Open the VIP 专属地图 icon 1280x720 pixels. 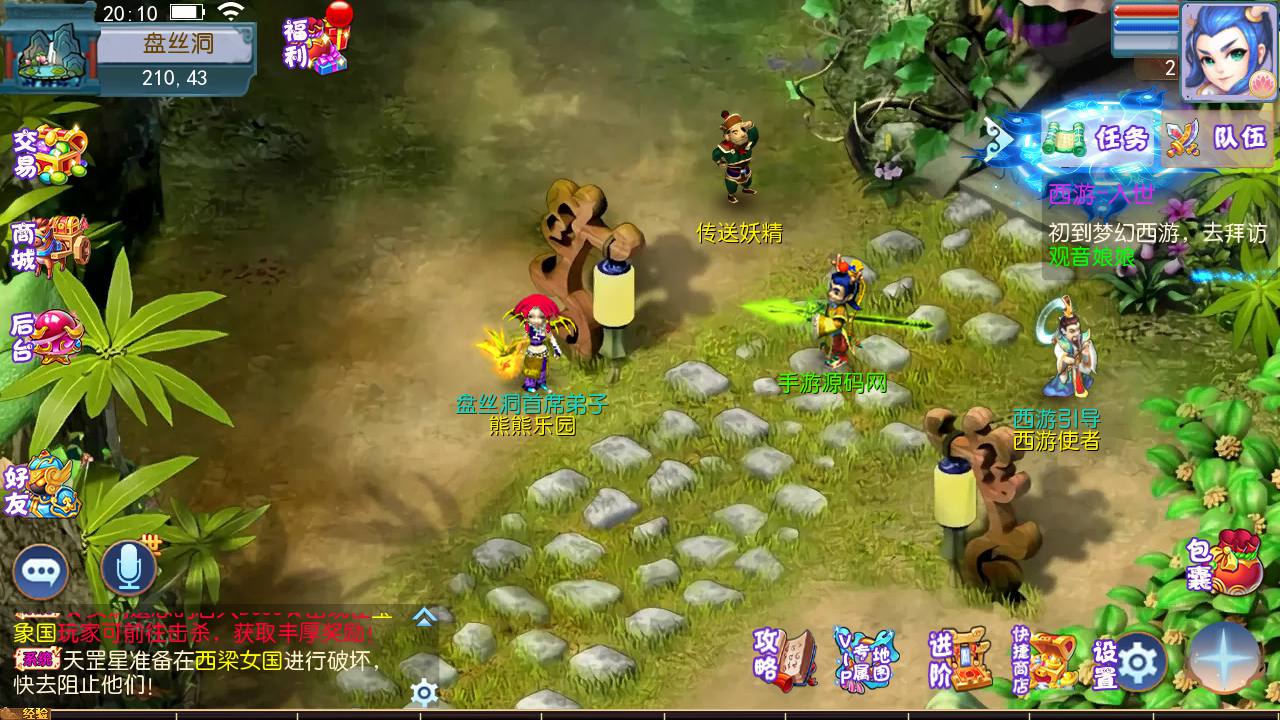[x=865, y=658]
